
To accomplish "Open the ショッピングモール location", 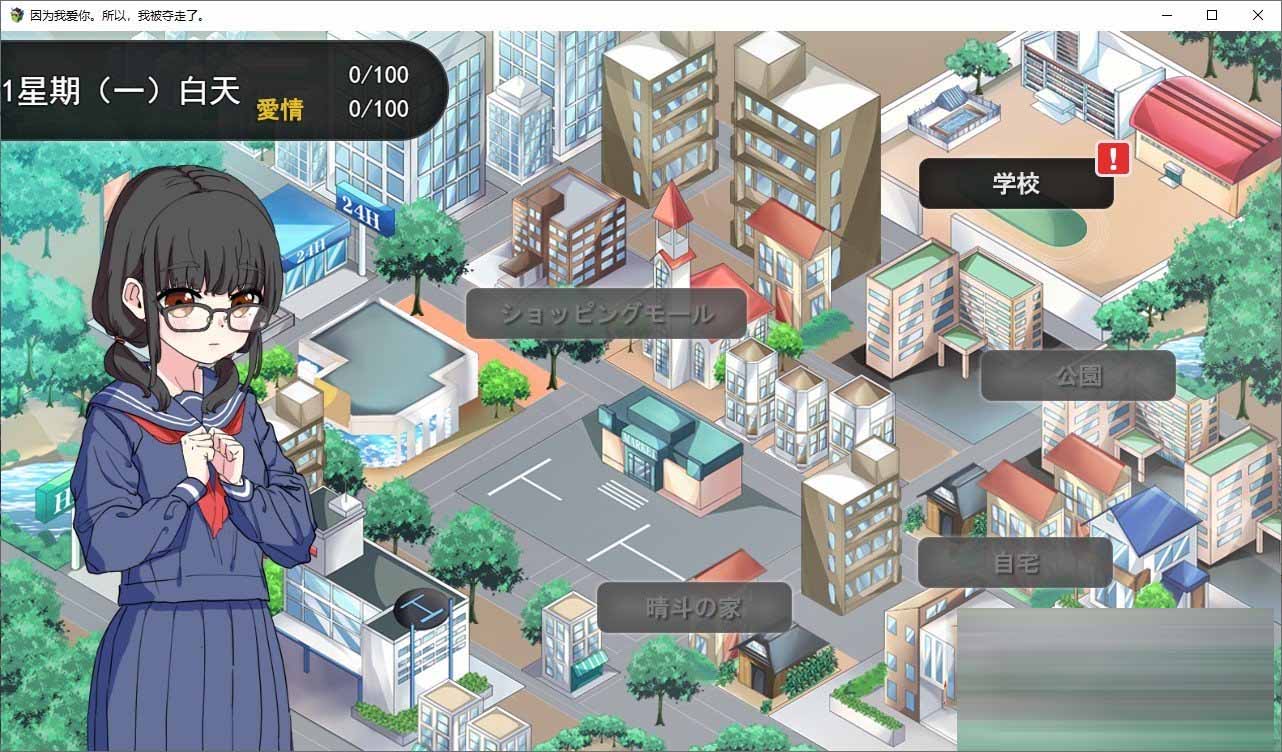I will (604, 313).
